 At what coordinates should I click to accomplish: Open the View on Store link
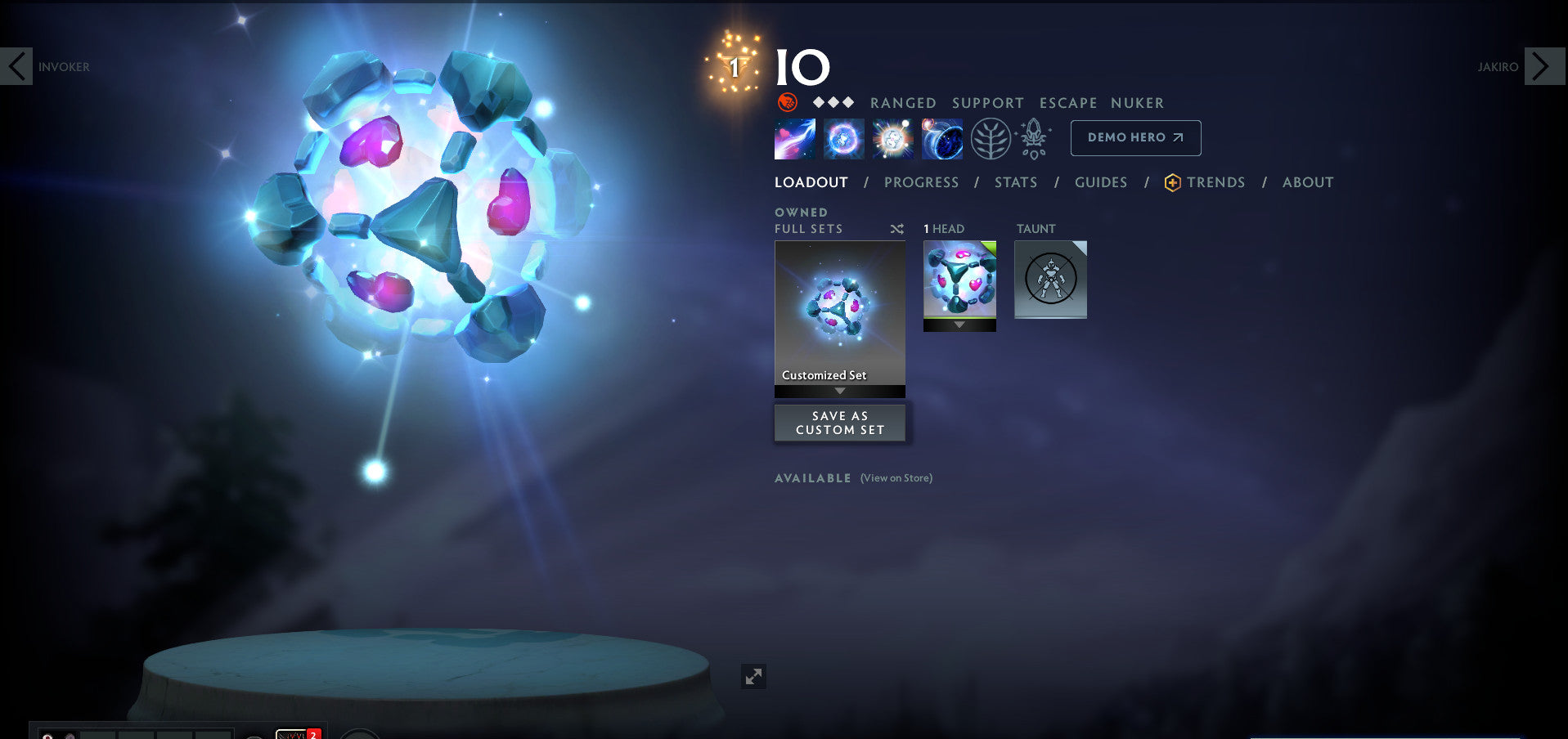[x=896, y=478]
